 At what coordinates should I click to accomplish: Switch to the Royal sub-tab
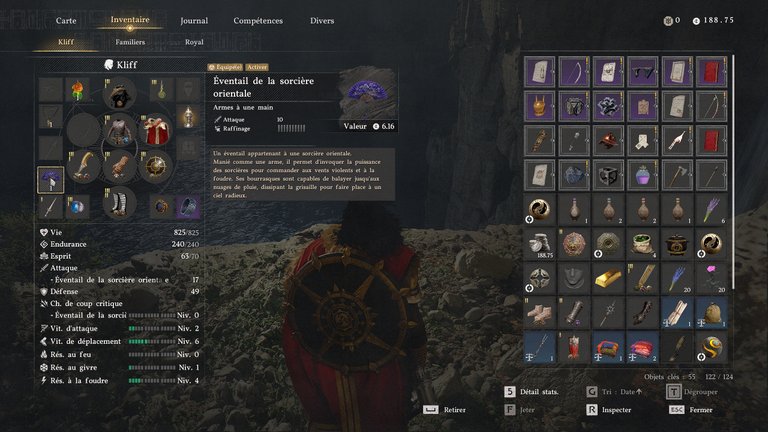tap(194, 43)
